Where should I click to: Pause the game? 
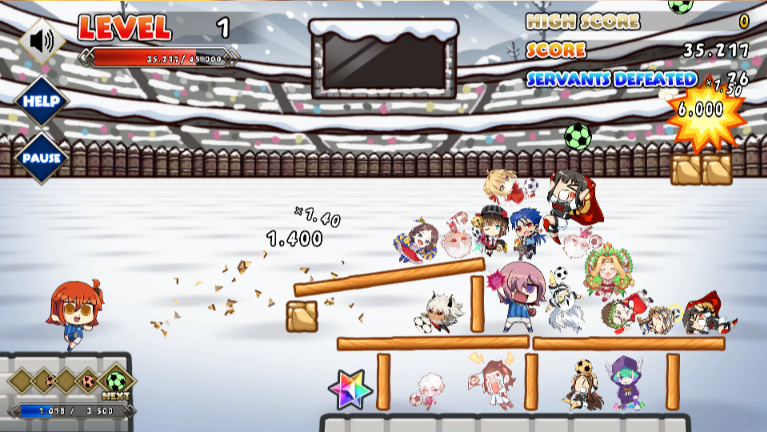point(41,158)
